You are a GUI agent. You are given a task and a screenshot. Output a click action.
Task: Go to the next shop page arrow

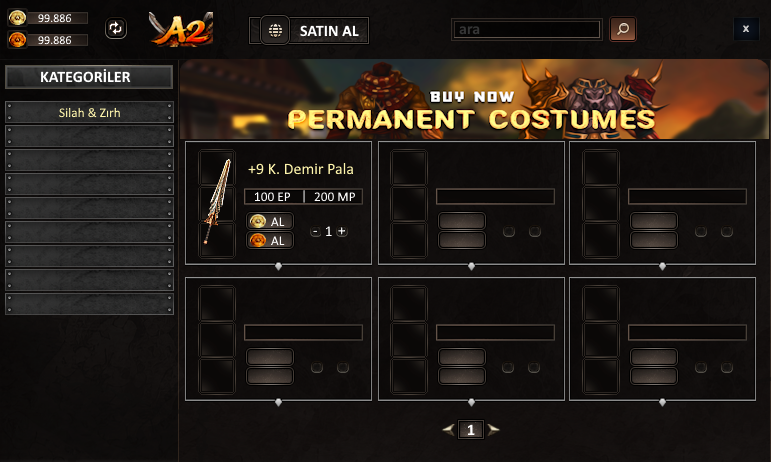pos(493,430)
